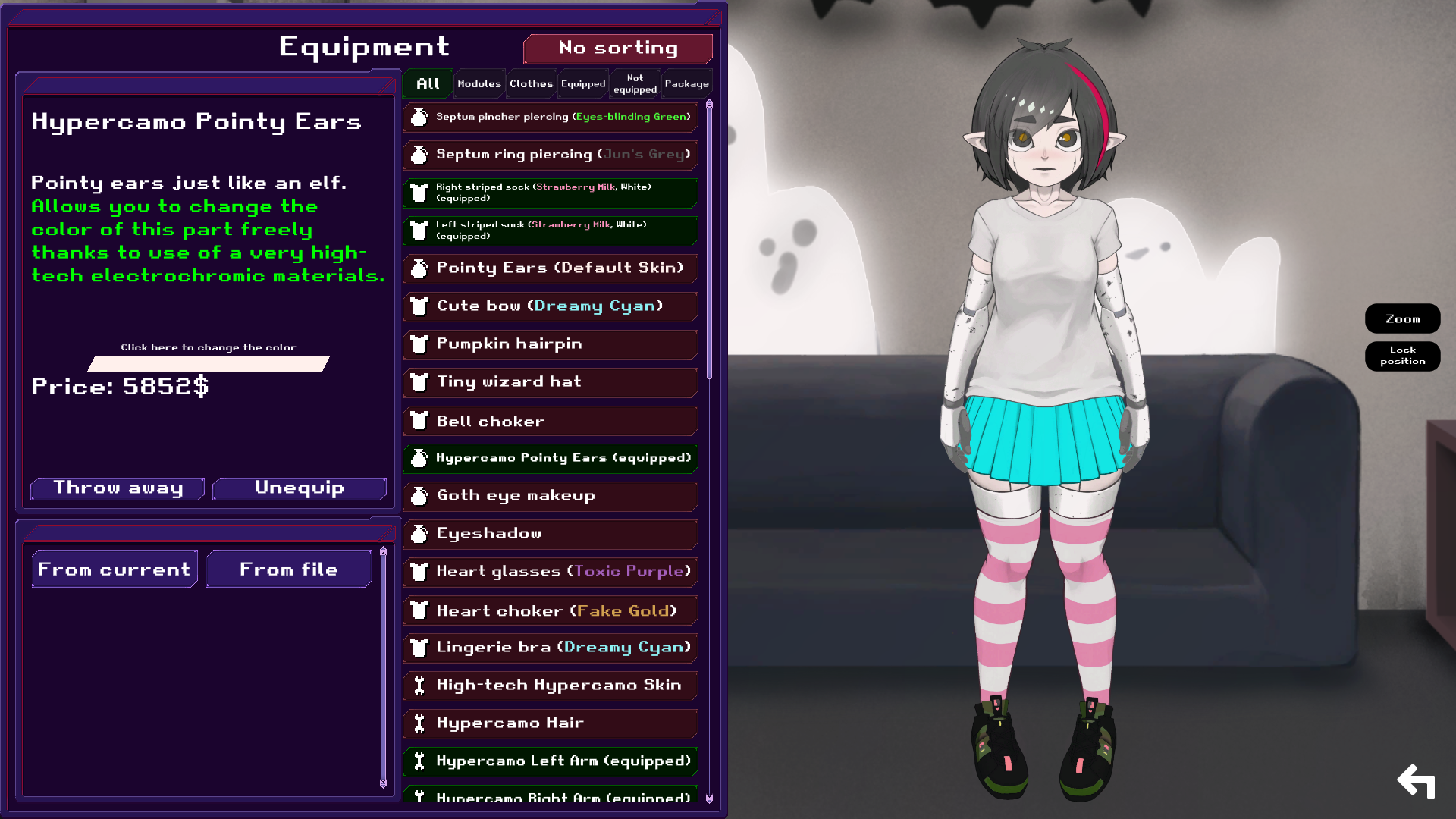Screen dimensions: 1456x819
Task: Open the No sorting option
Action: [x=617, y=48]
